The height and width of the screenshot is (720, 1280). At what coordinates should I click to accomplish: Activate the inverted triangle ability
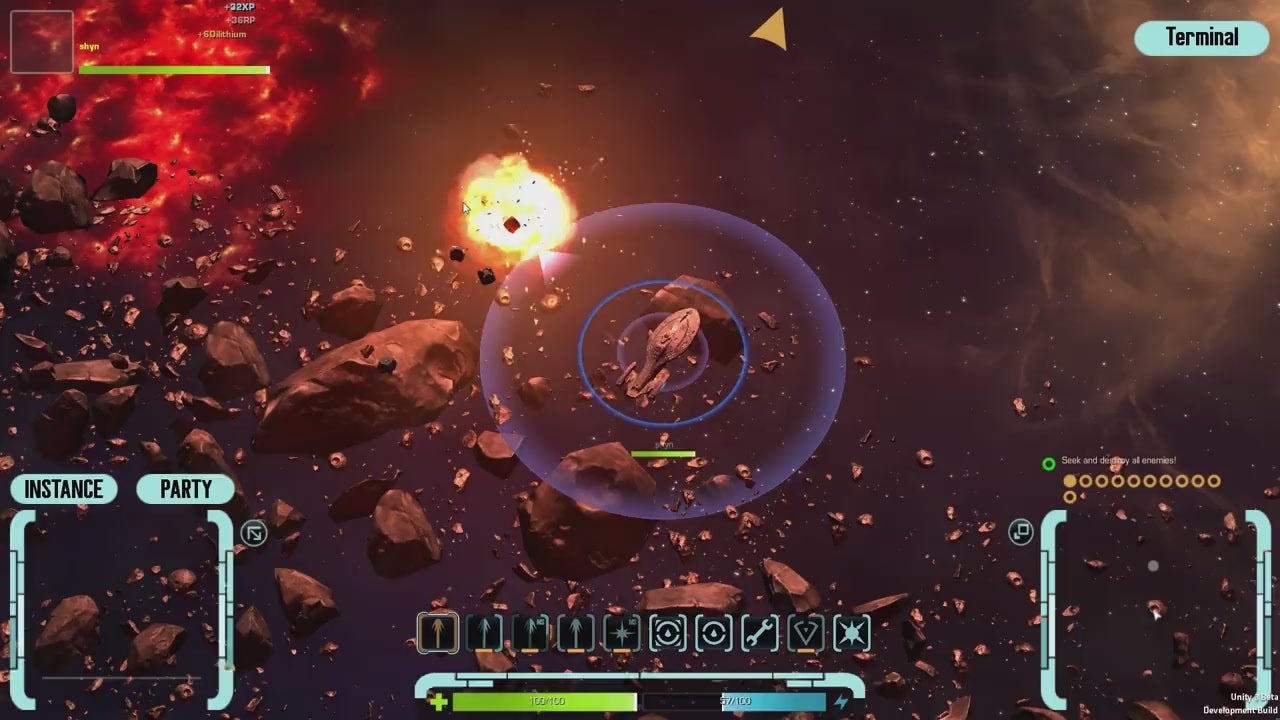[806, 633]
